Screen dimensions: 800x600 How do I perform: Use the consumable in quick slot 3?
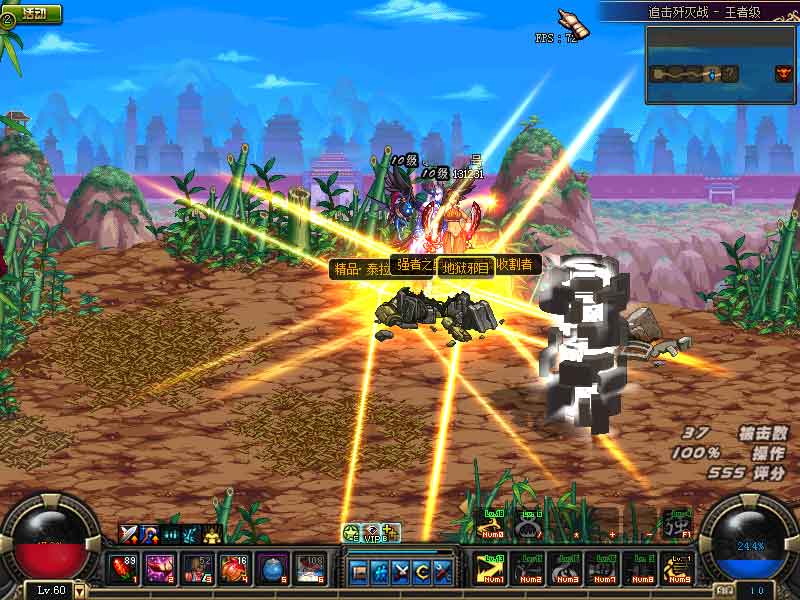tap(197, 569)
